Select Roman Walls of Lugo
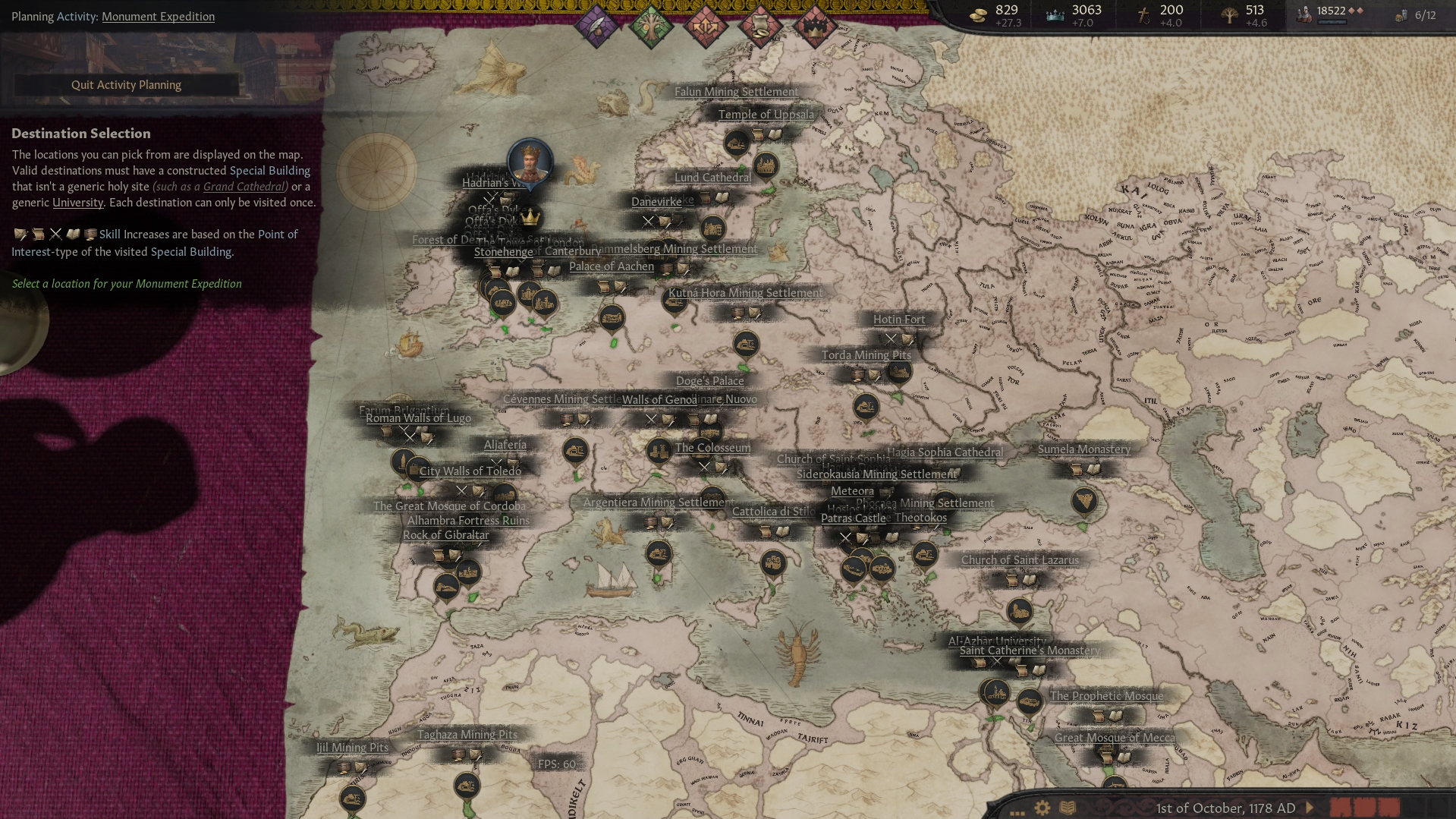 coord(418,418)
